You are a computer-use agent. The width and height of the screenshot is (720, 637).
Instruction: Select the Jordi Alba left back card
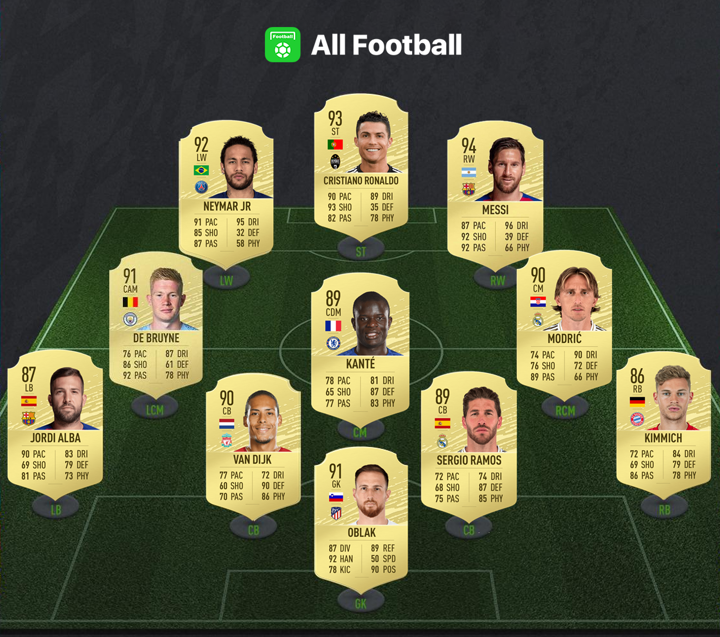click(x=56, y=422)
